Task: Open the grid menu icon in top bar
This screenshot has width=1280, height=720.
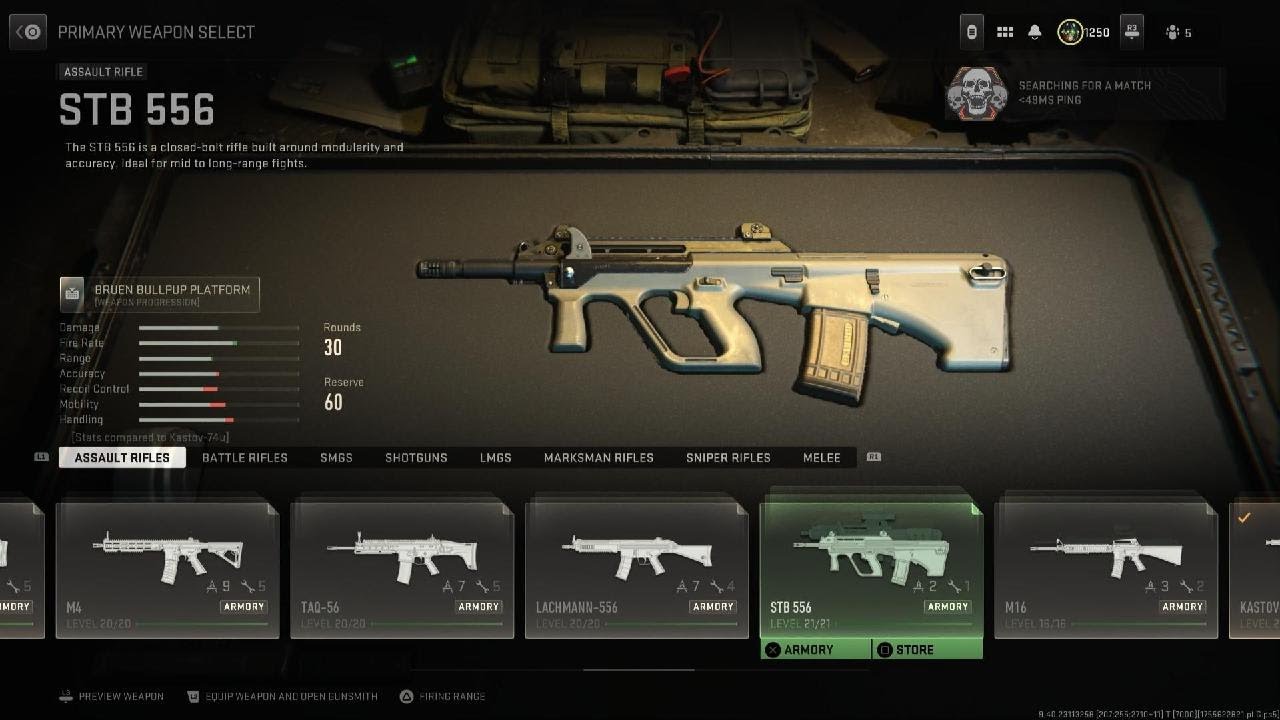Action: 1005,32
